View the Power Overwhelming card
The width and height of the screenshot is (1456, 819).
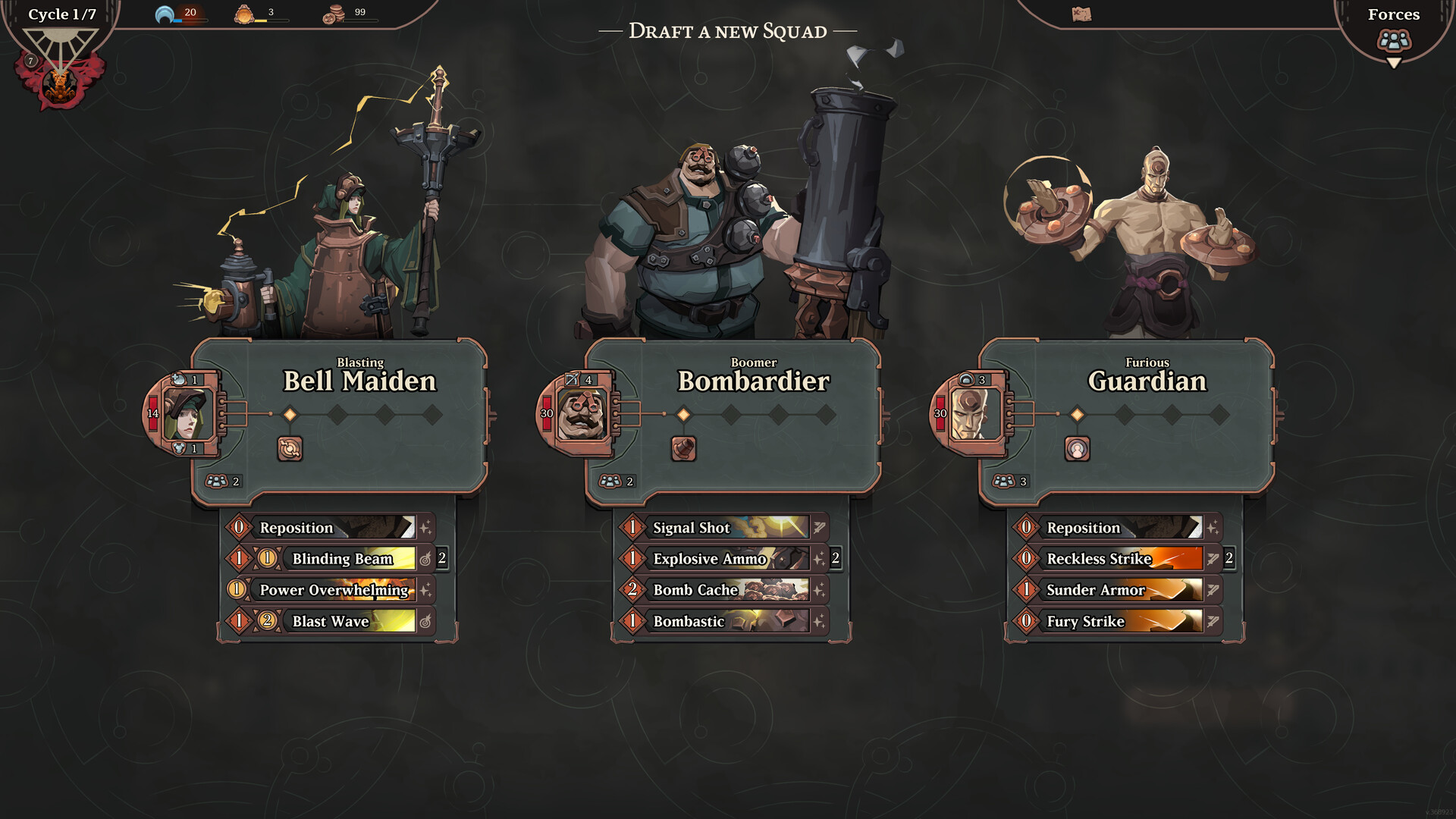334,590
